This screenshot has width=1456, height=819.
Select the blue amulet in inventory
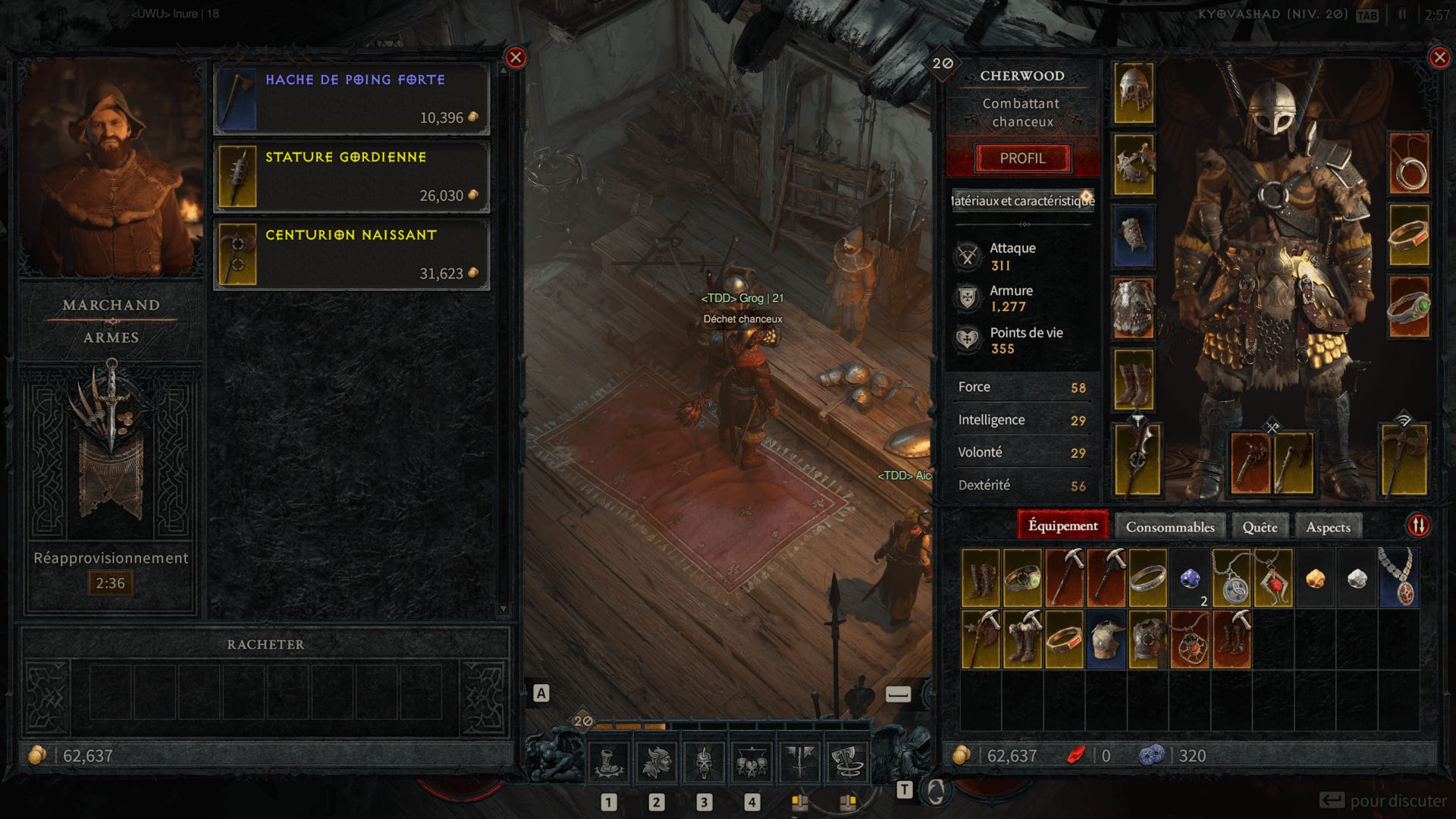[1398, 578]
